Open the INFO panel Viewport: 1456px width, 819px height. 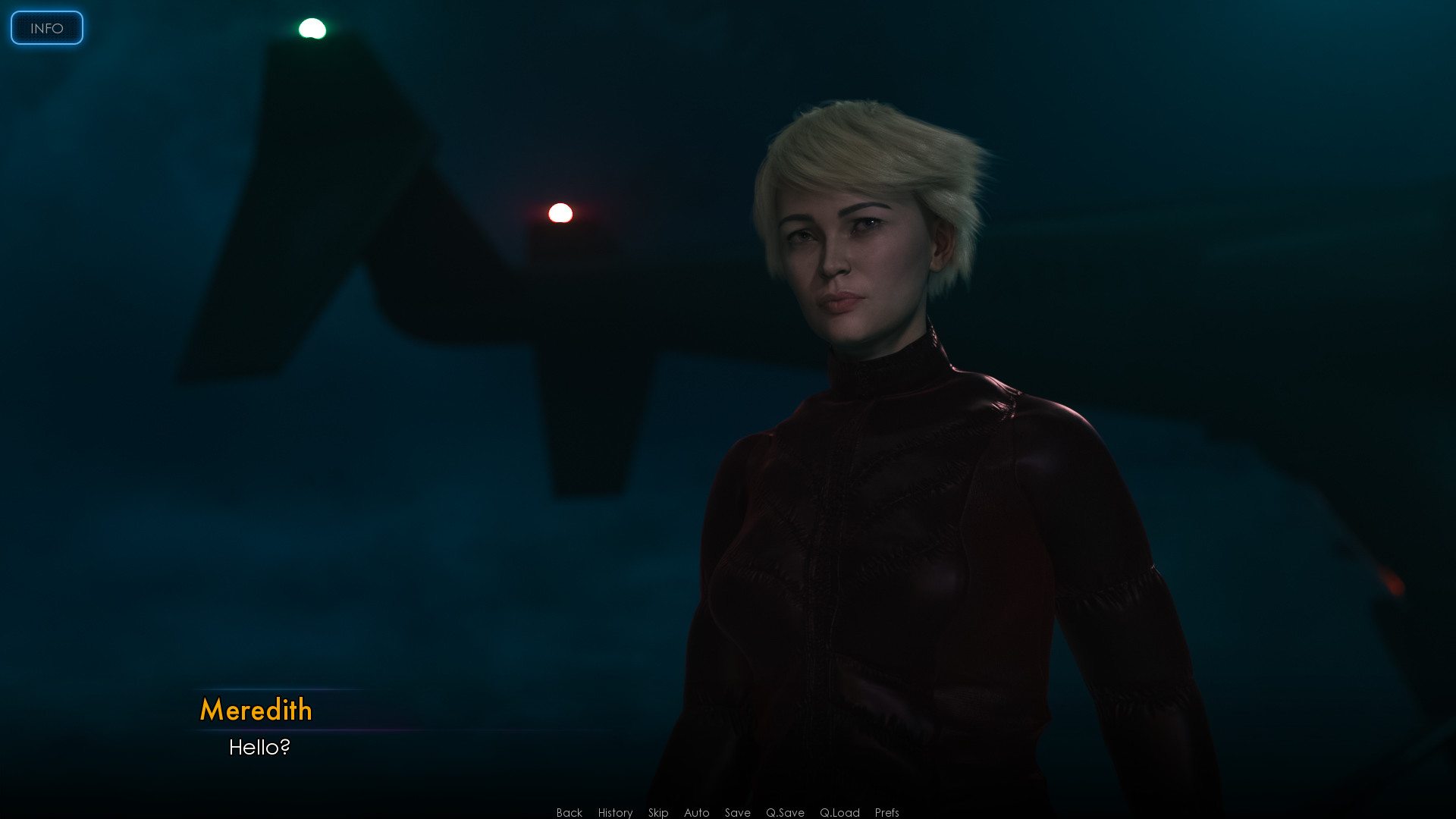(x=46, y=28)
